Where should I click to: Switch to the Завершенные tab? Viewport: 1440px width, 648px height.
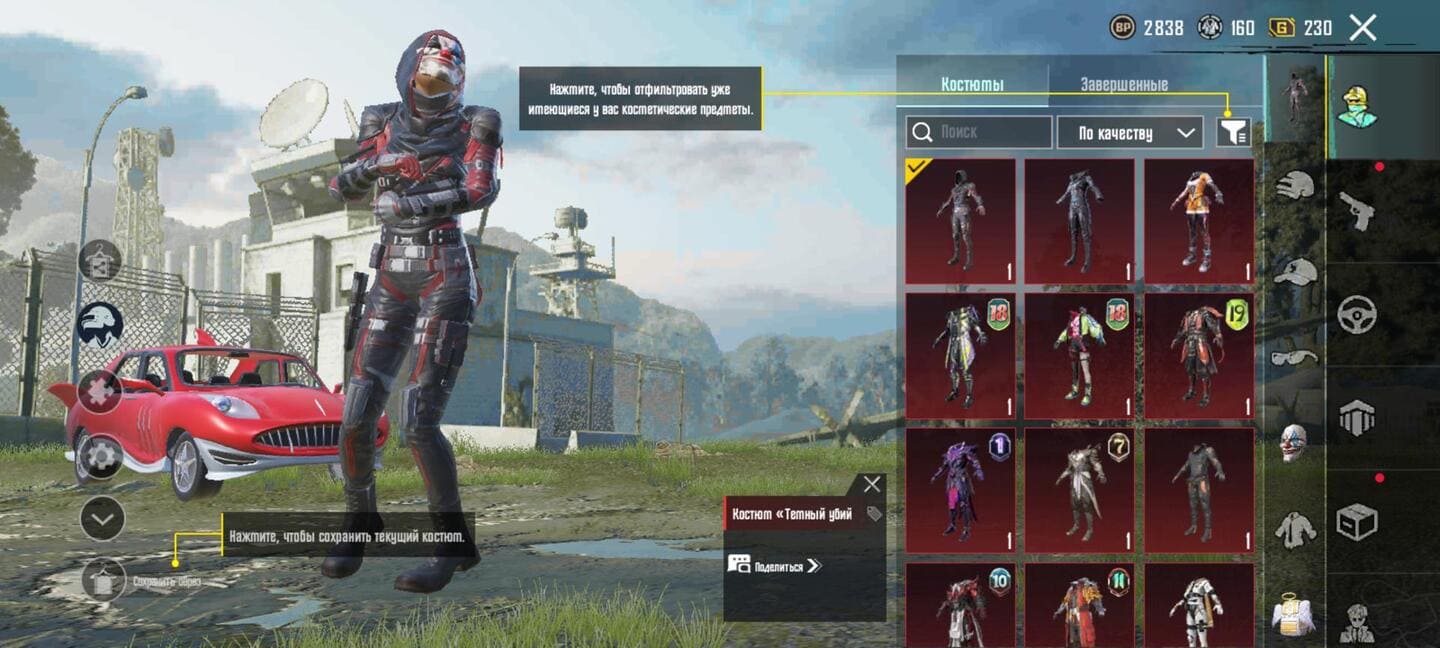(1123, 85)
